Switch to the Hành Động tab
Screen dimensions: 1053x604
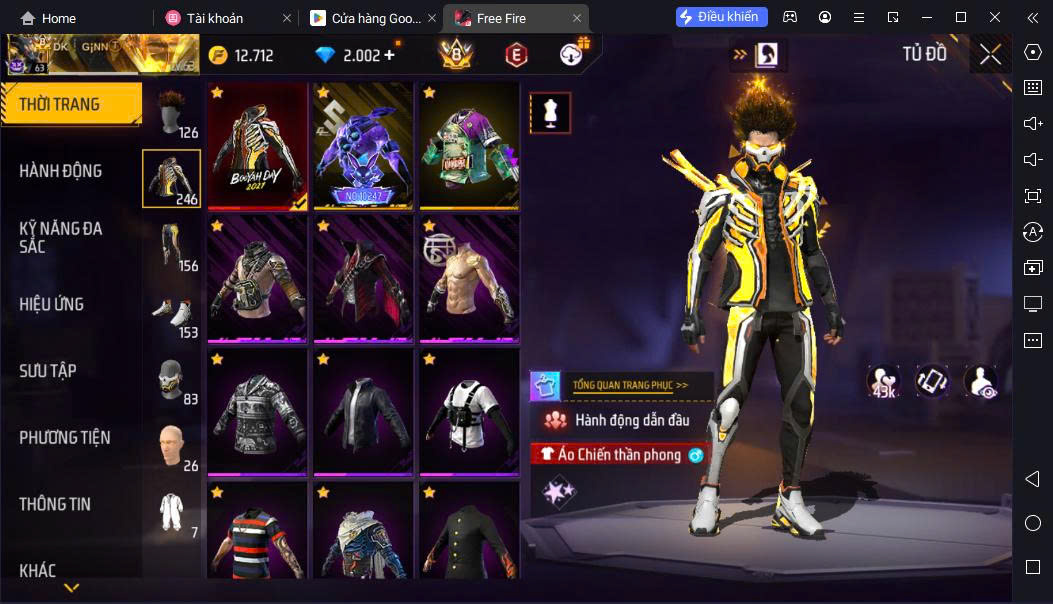point(61,171)
